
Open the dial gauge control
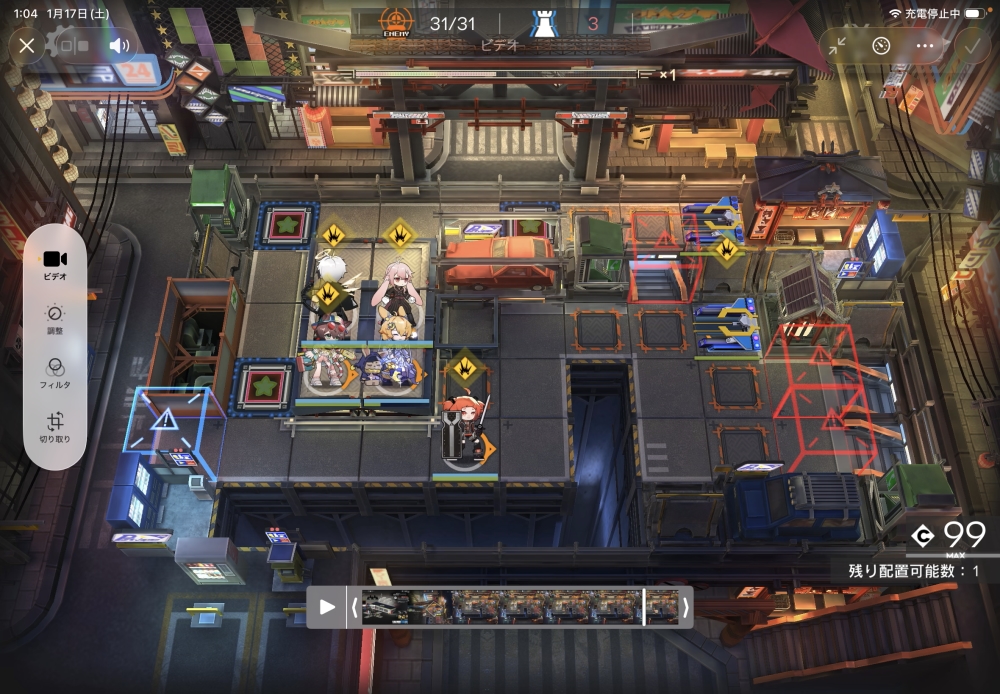881,45
